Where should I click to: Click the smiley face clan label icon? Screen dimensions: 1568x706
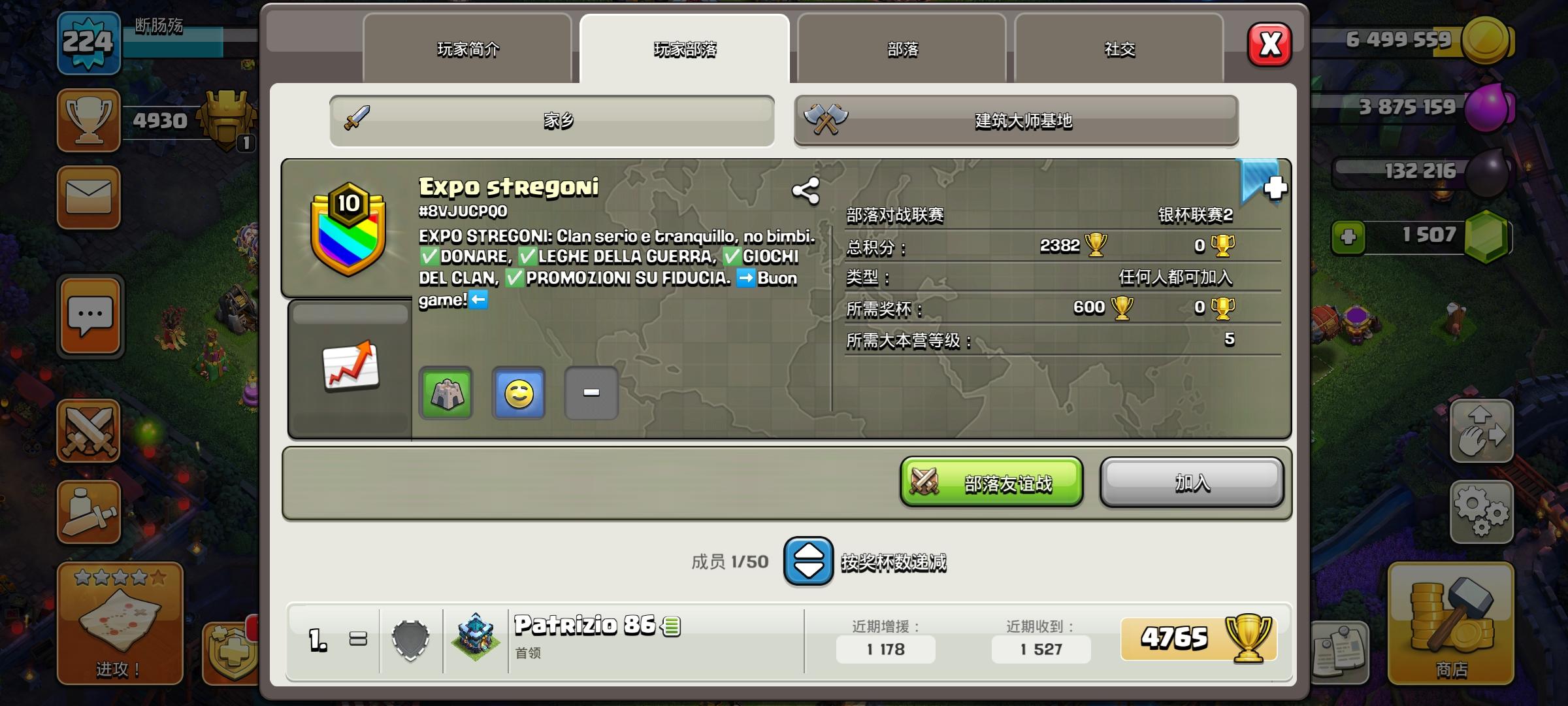pos(519,393)
